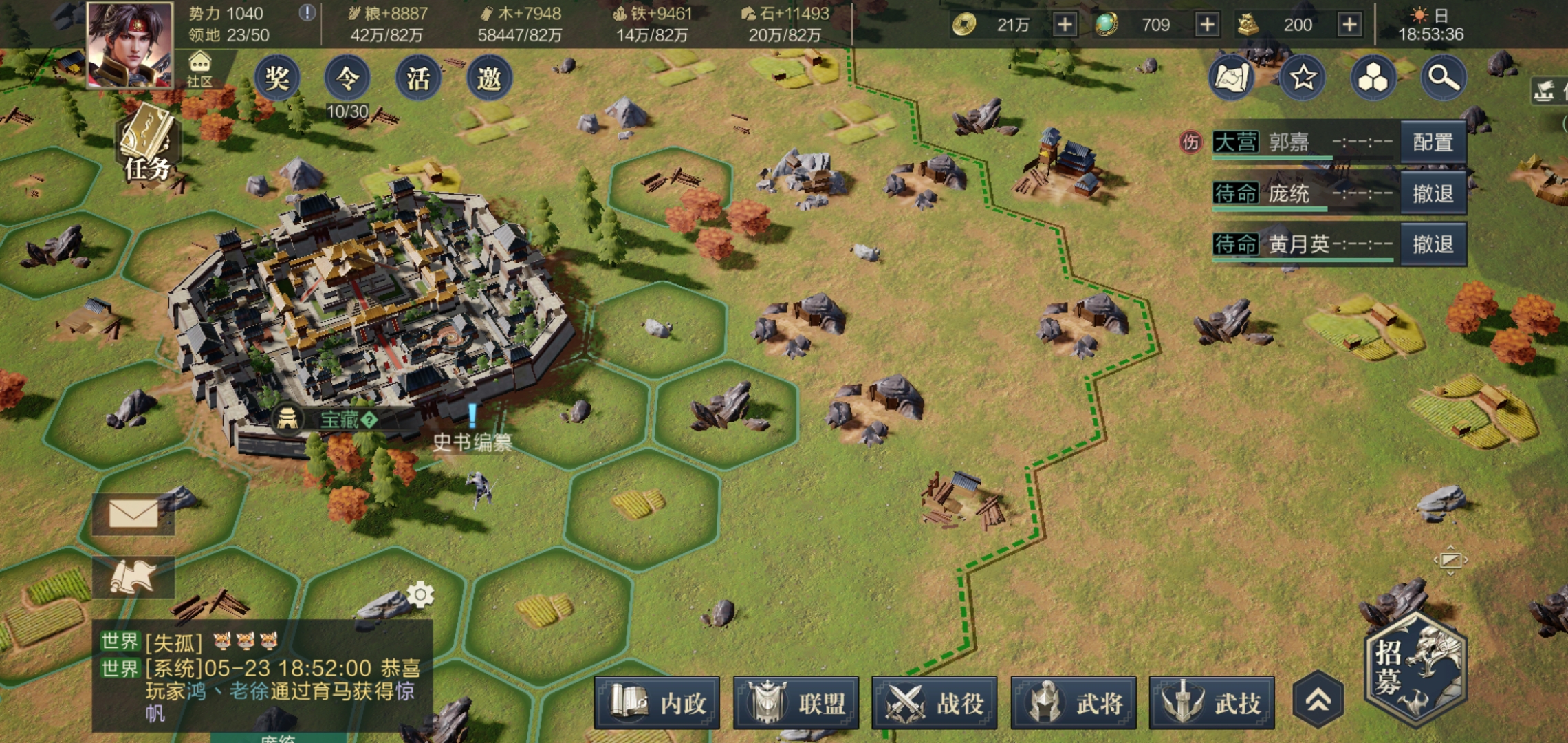Open the star favorites icon
Screen dimensions: 1568x743
point(1303,78)
